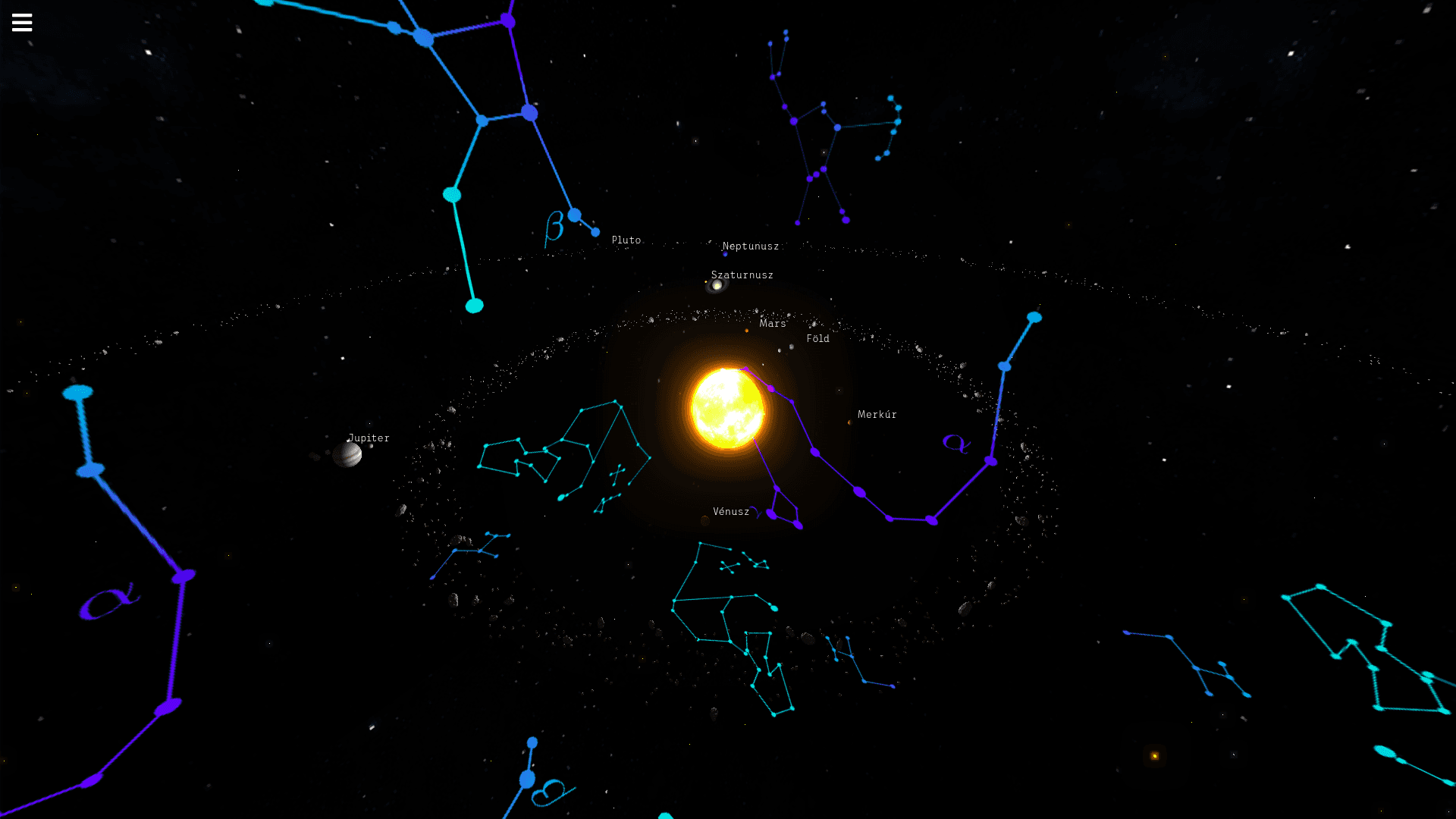
Task: Select the Föld label
Action: [817, 338]
